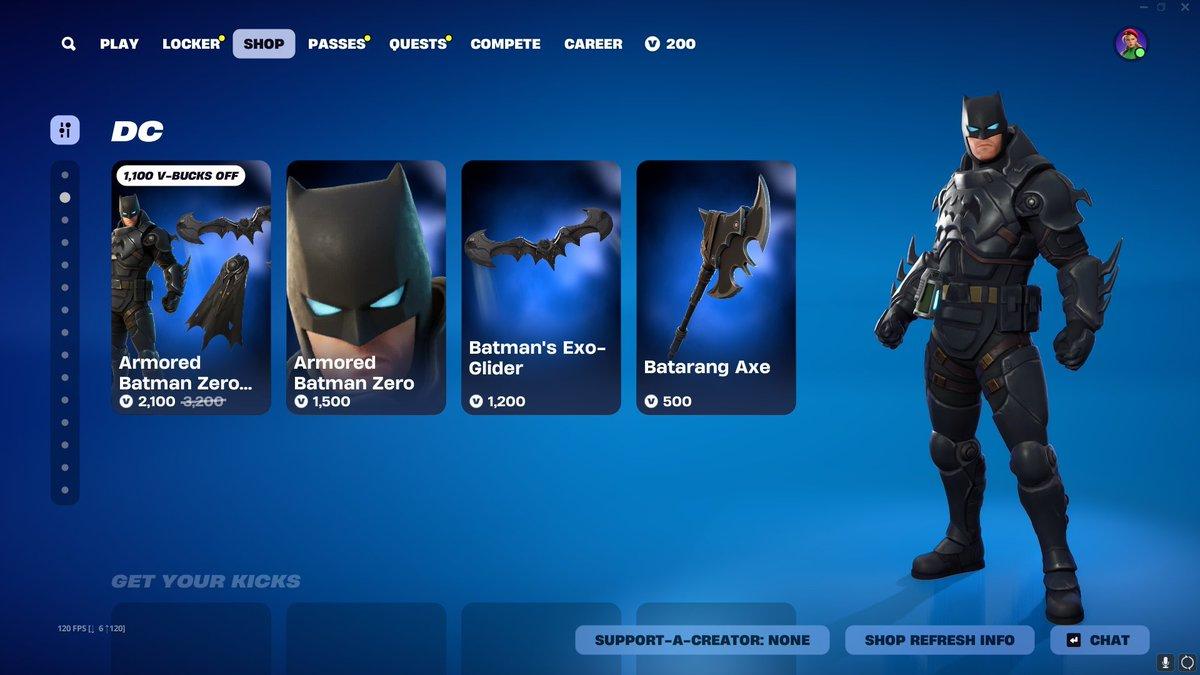1200x675 pixels.
Task: Select the Armored Batman Zero bundle card
Action: click(191, 287)
